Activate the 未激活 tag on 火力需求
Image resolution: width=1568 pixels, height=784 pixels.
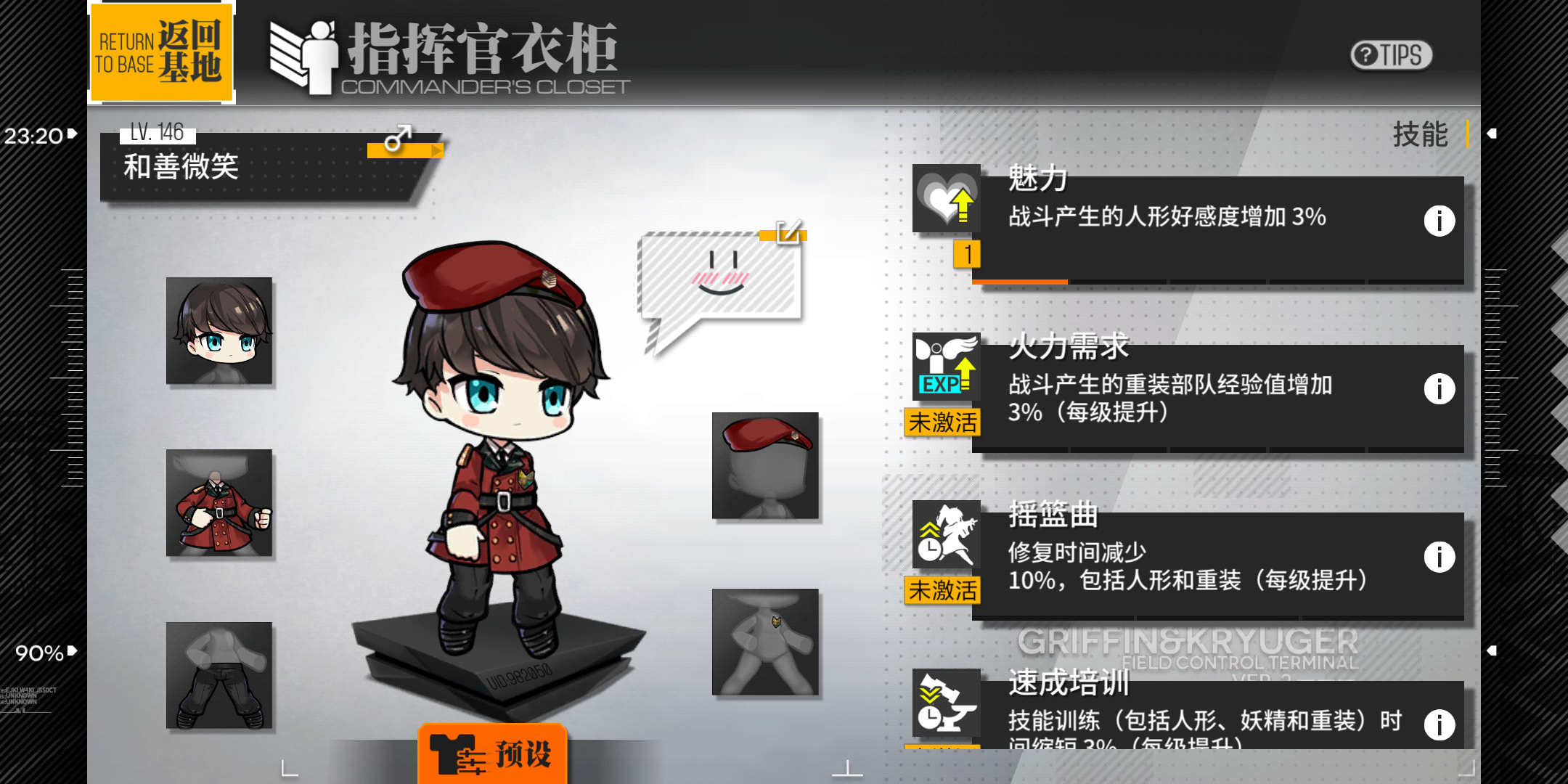coord(942,422)
